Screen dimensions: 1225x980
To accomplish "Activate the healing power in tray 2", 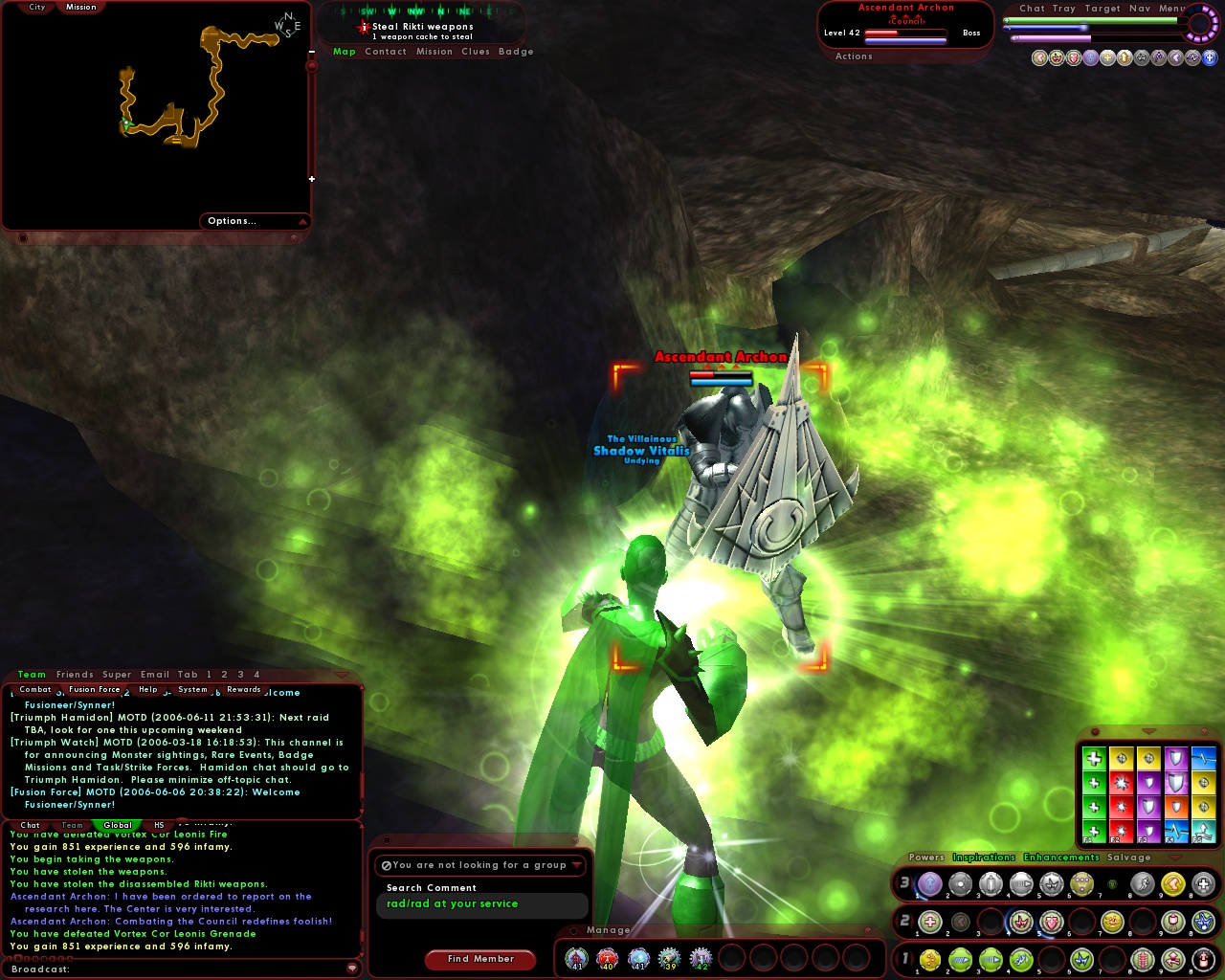I will tap(930, 923).
